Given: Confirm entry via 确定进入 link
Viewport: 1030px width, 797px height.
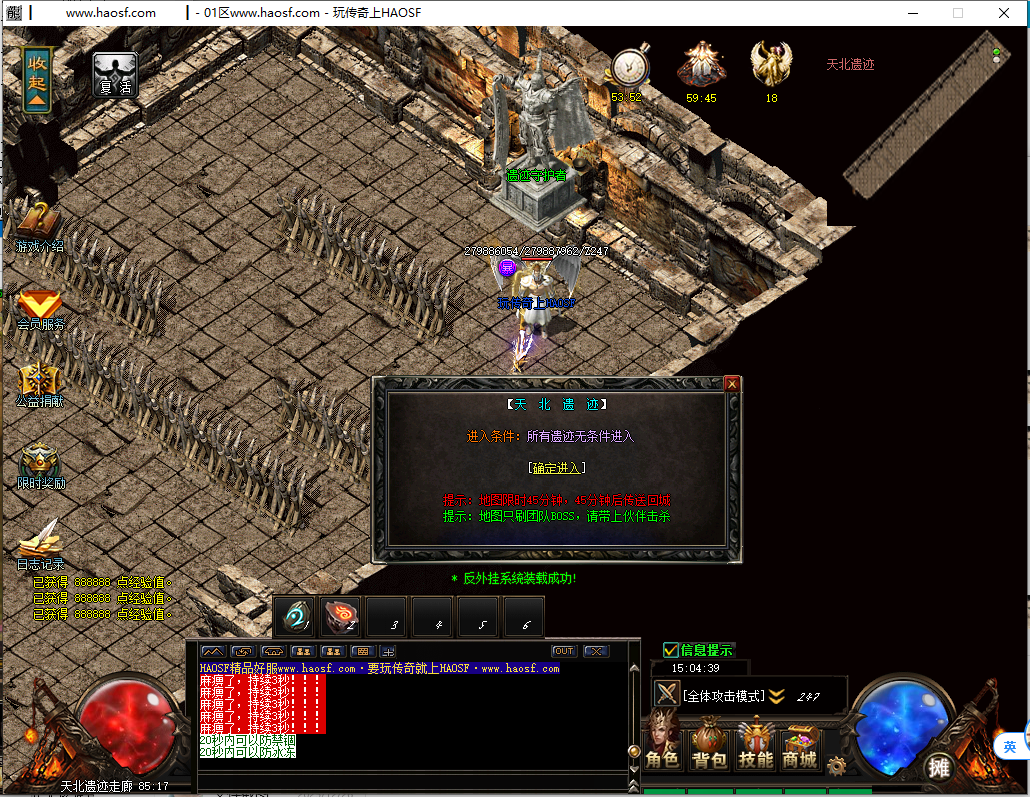Looking at the screenshot, I should (557, 468).
